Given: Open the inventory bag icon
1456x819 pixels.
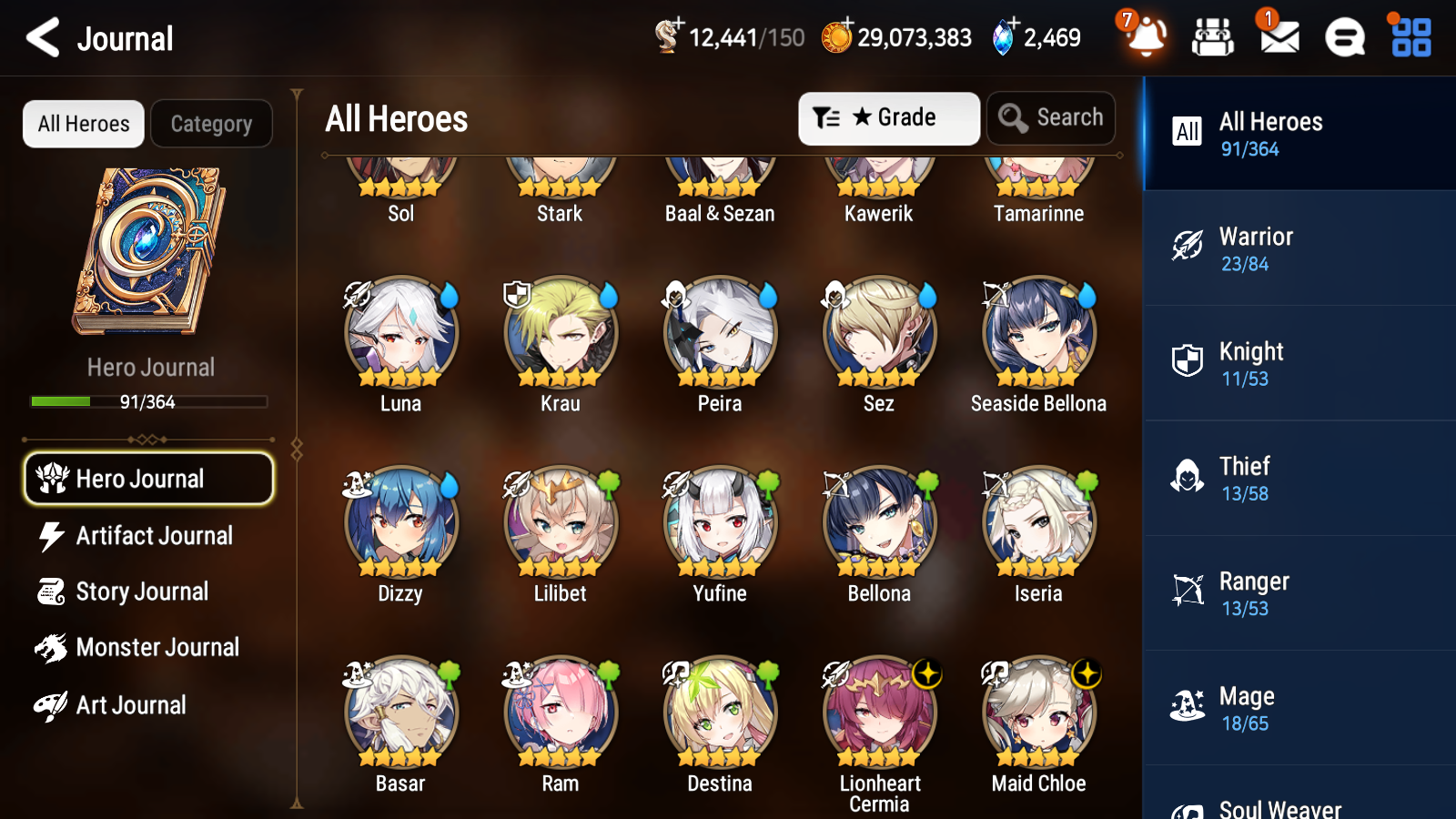Looking at the screenshot, I should (x=1212, y=38).
